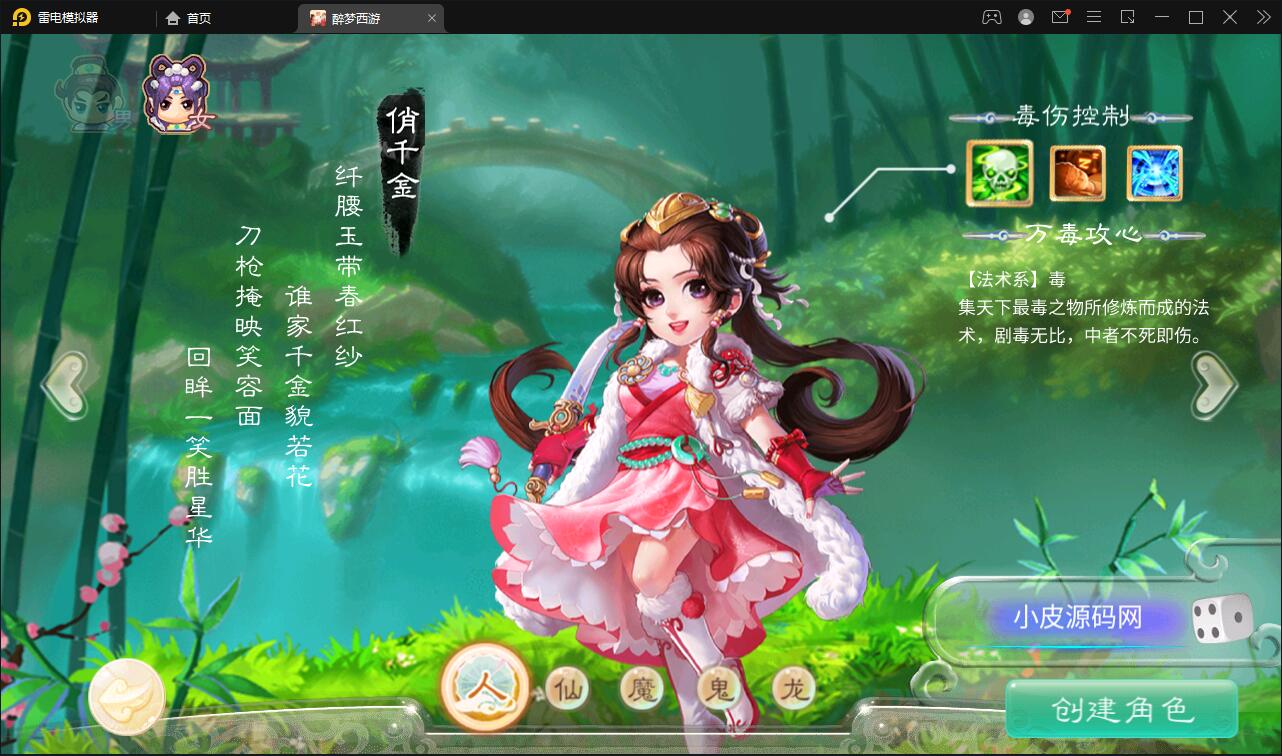Image resolution: width=1282 pixels, height=756 pixels.
Task: Select the blue lightning skill icon
Action: [x=1154, y=172]
